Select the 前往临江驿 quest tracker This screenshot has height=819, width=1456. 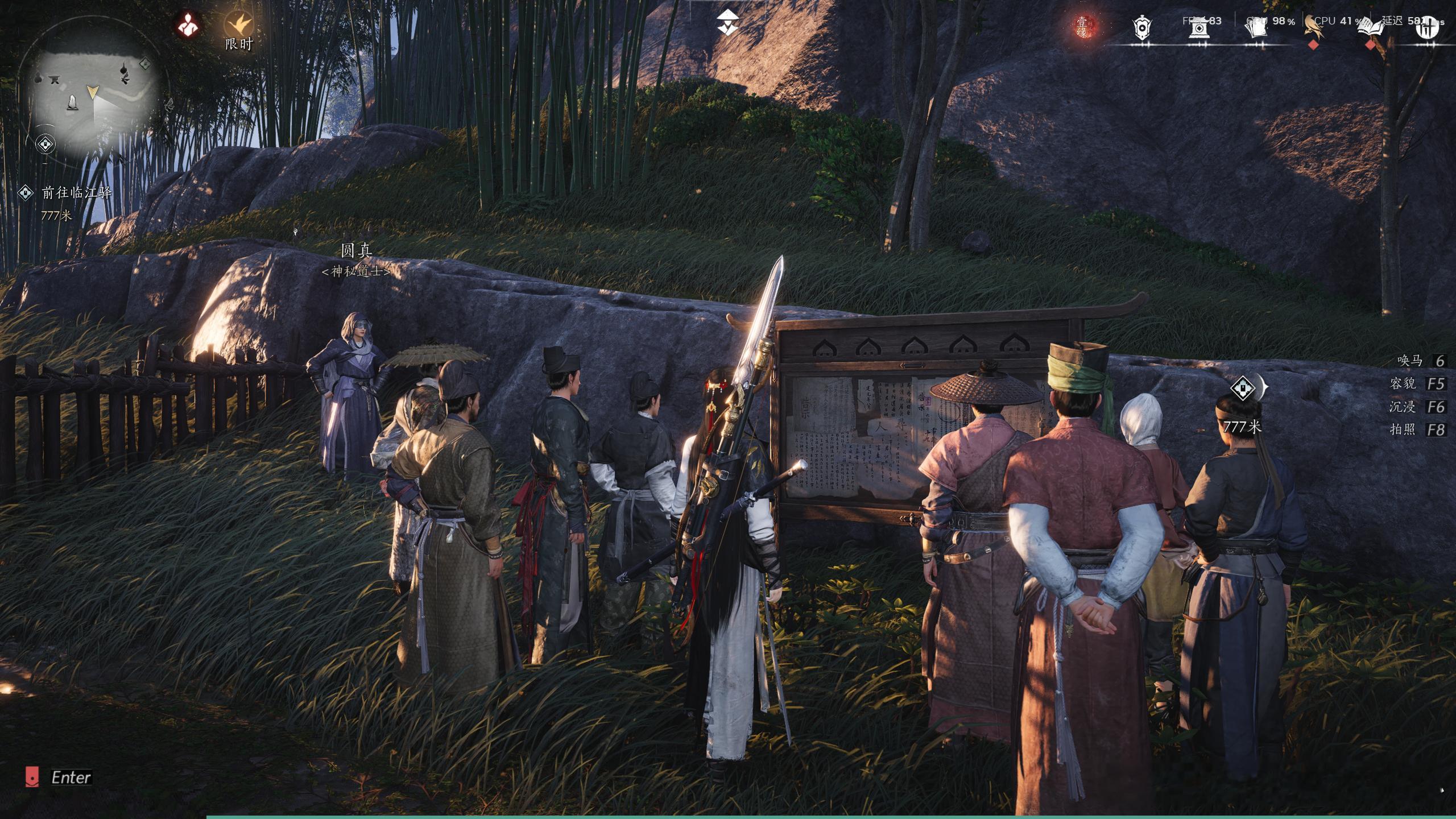(76, 193)
